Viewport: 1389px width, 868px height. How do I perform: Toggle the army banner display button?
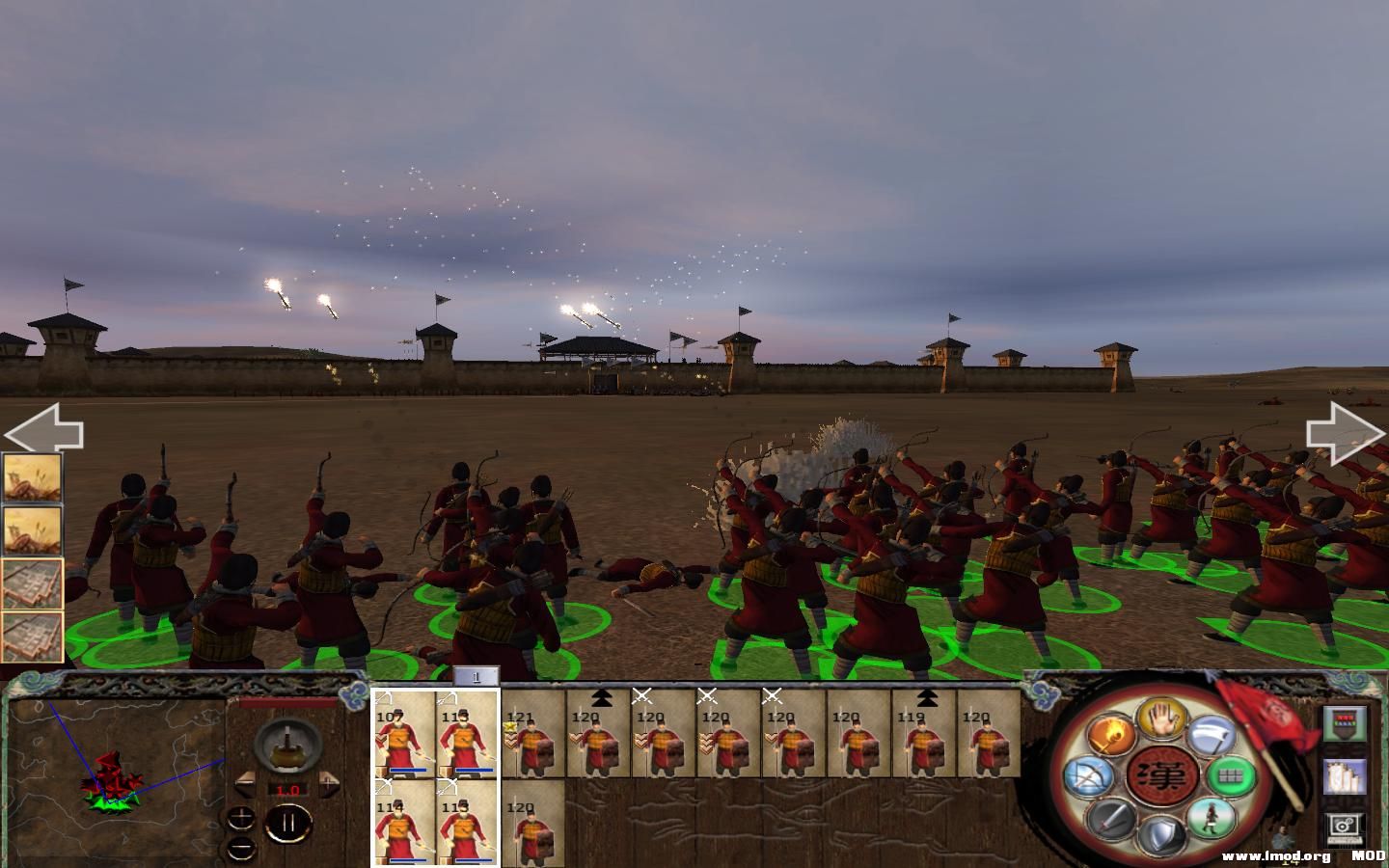1343,724
